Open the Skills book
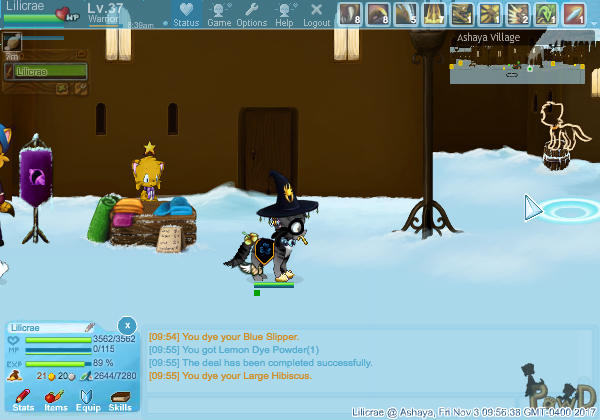This screenshot has width=600, height=420. click(x=120, y=401)
